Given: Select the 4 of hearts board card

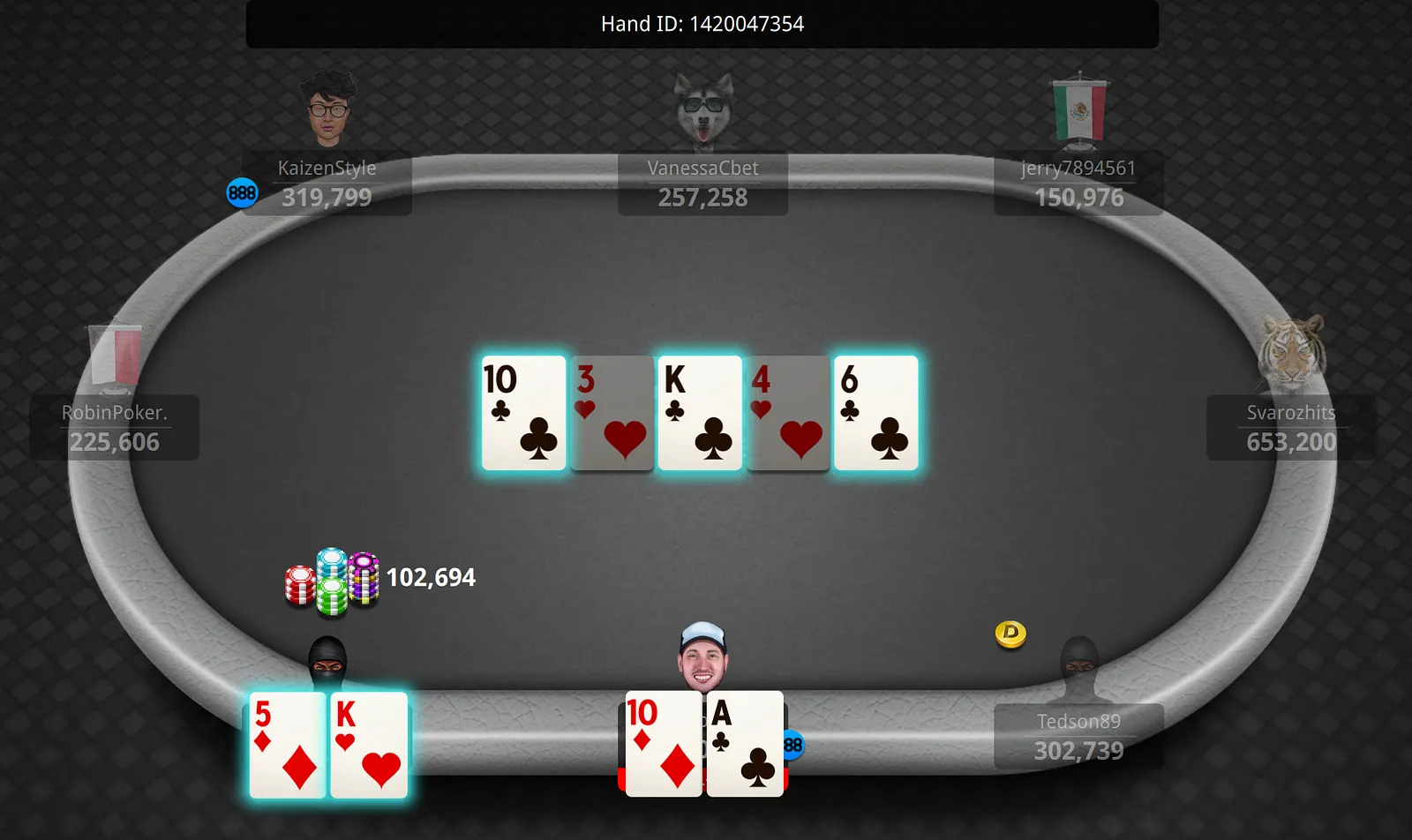Looking at the screenshot, I should click(x=788, y=413).
